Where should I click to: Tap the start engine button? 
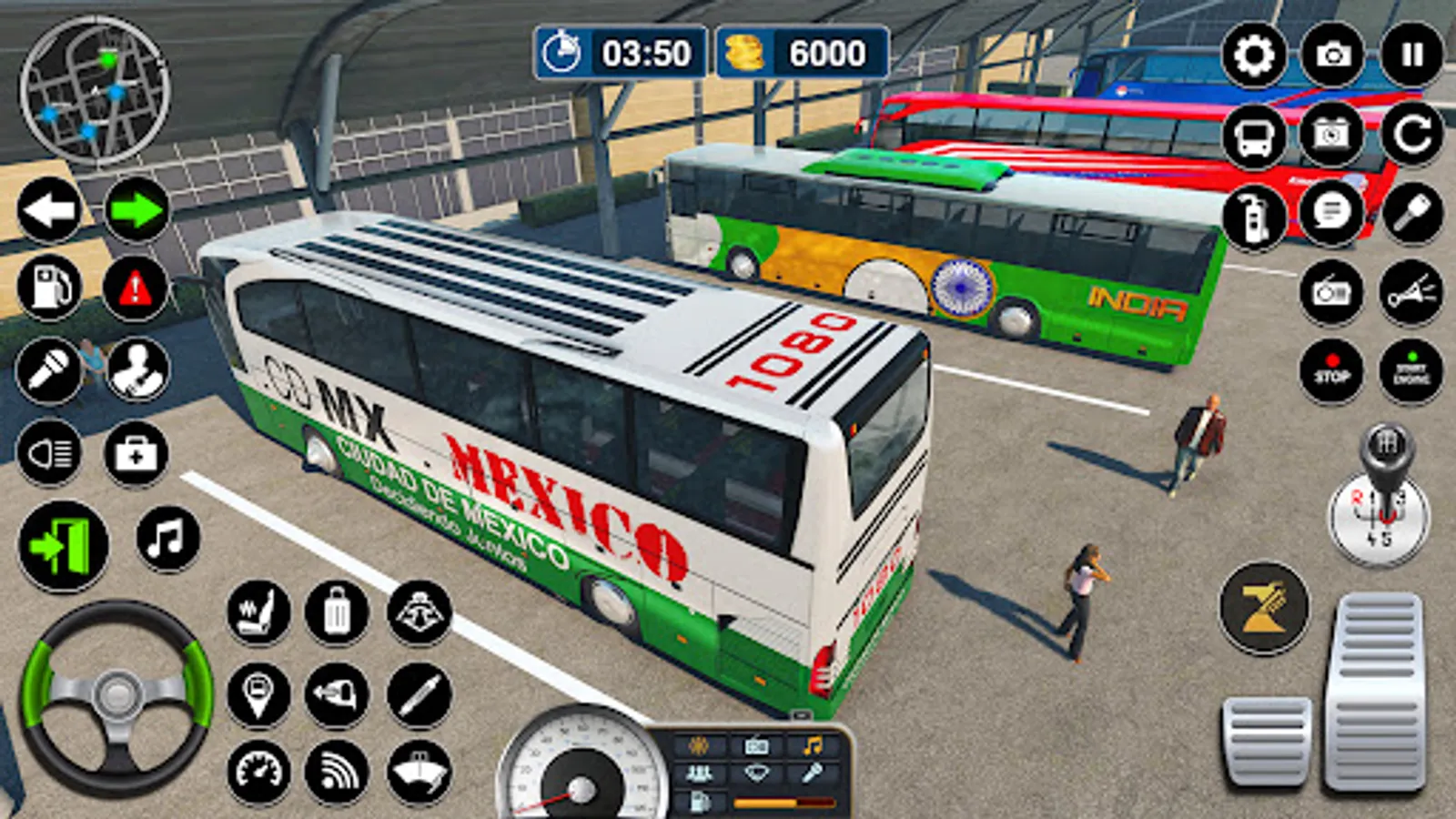tap(1411, 371)
